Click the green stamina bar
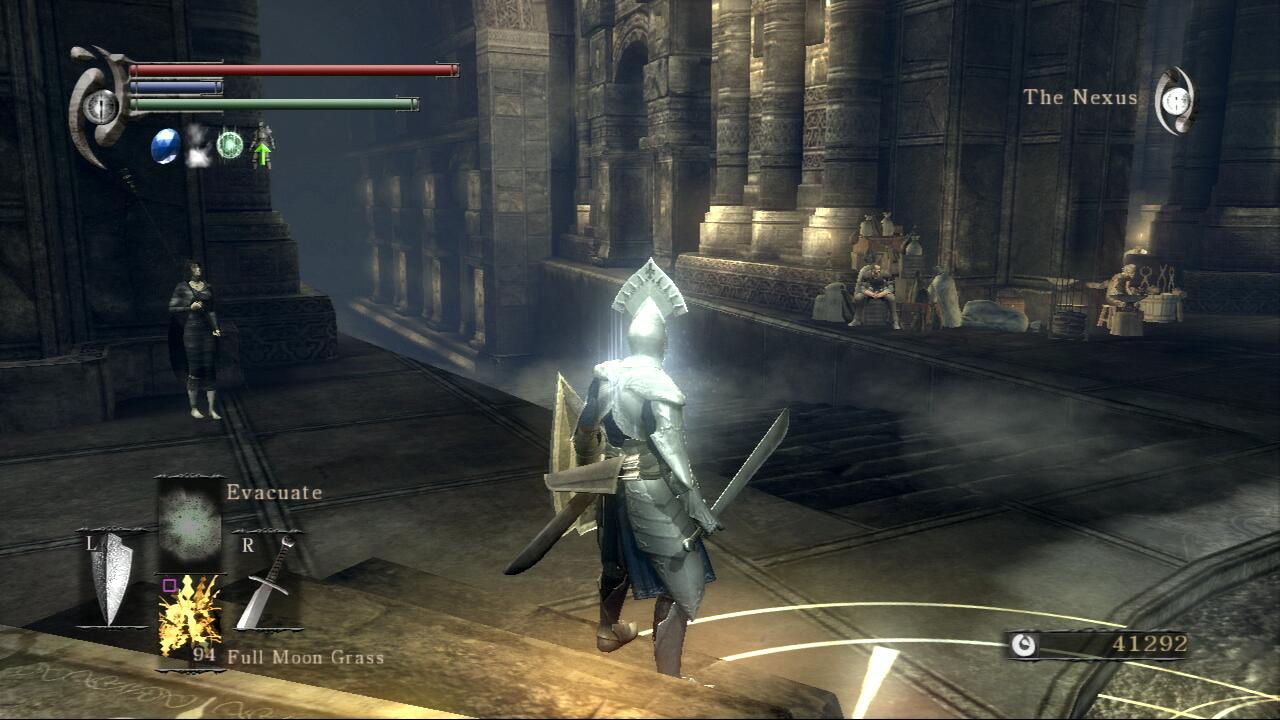 [270, 103]
